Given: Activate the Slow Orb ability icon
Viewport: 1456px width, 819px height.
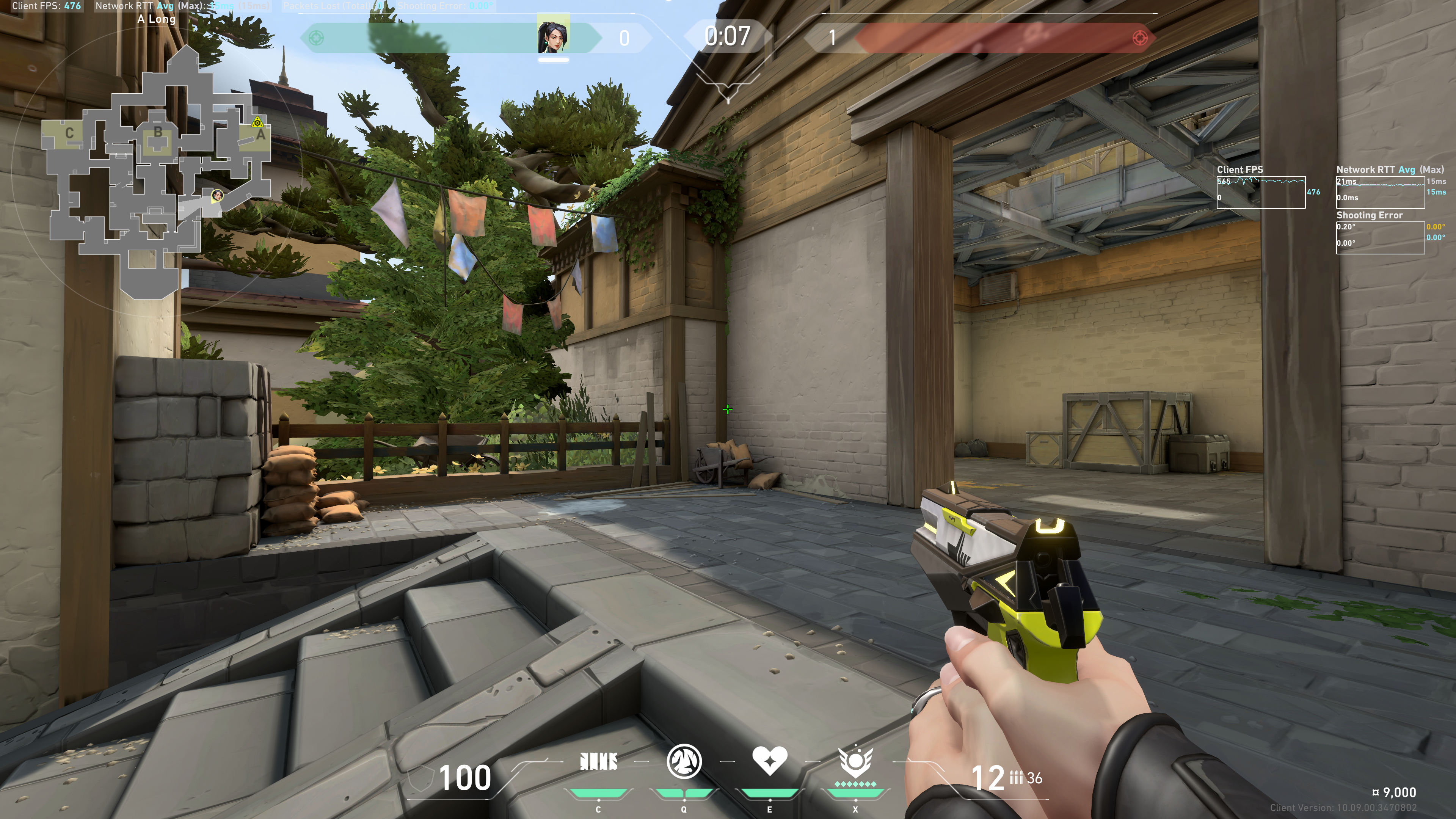Looking at the screenshot, I should click(684, 762).
